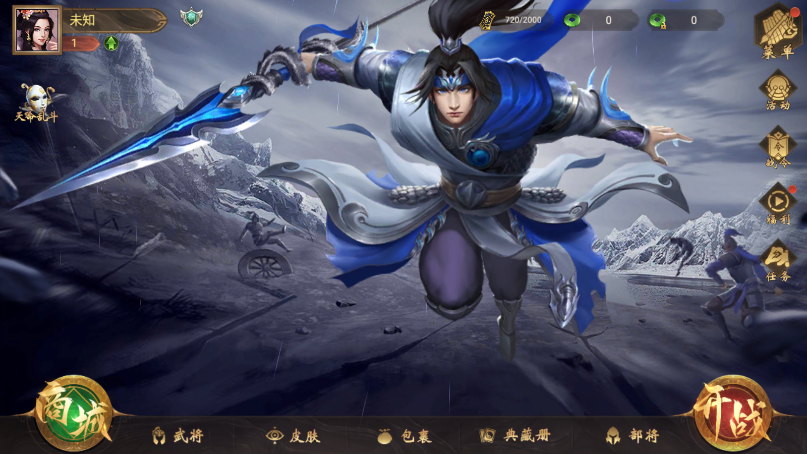807x454 pixels.
Task: Open the 任务 quests icon
Action: [x=777, y=261]
